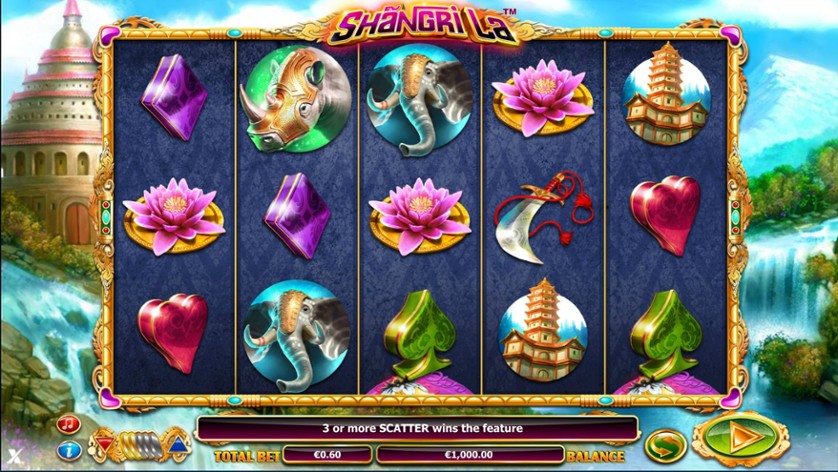Toggle the red music note sound button

pos(69,424)
